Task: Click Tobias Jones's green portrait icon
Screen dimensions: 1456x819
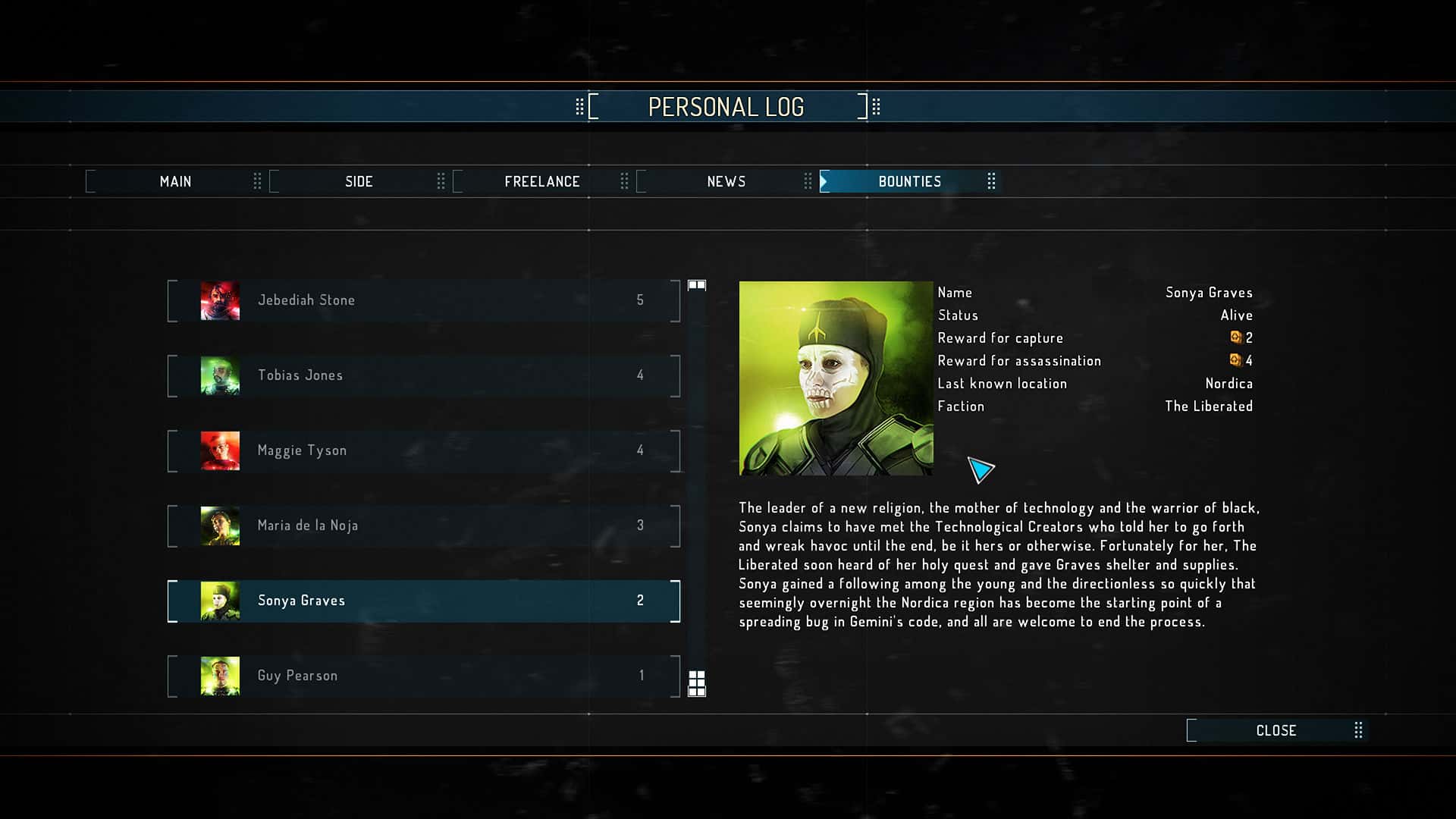Action: point(220,375)
